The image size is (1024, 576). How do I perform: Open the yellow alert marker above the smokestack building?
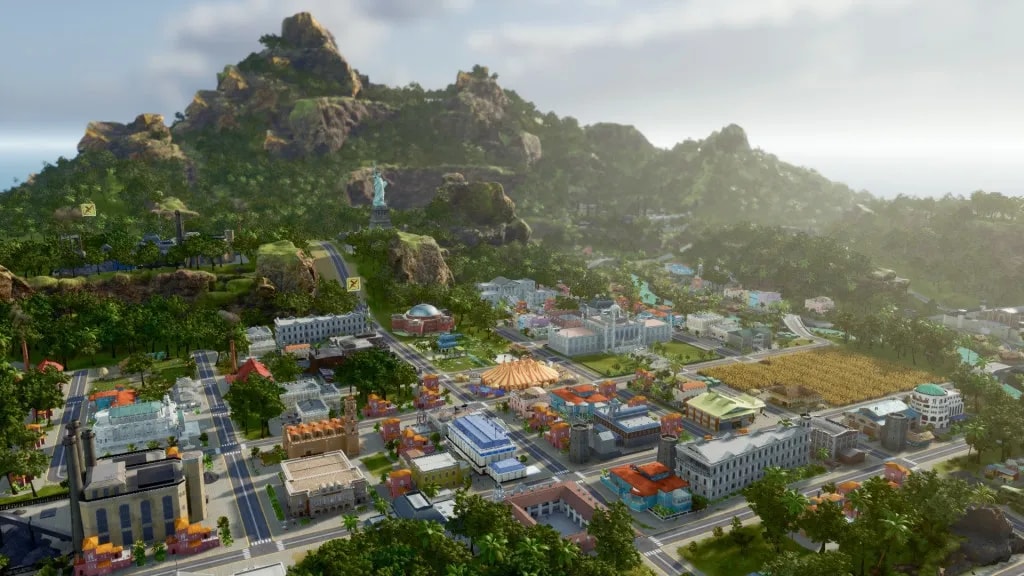pyautogui.click(x=88, y=210)
